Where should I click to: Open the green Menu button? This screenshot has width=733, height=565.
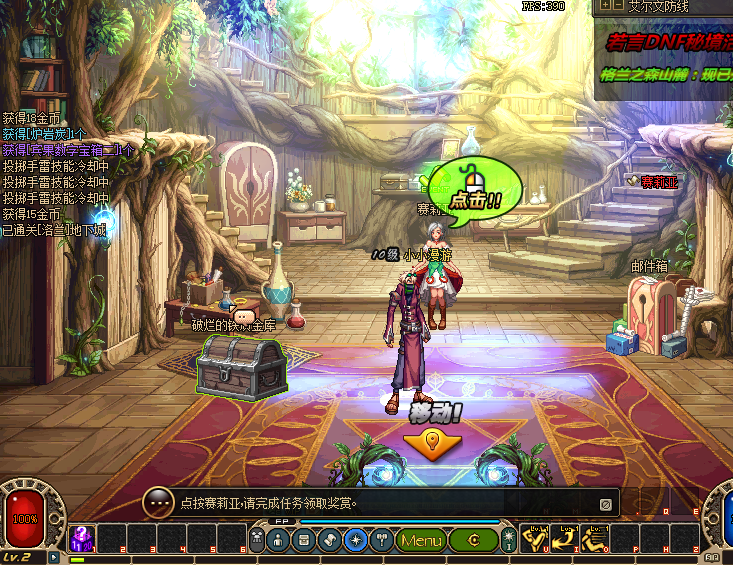coord(421,541)
